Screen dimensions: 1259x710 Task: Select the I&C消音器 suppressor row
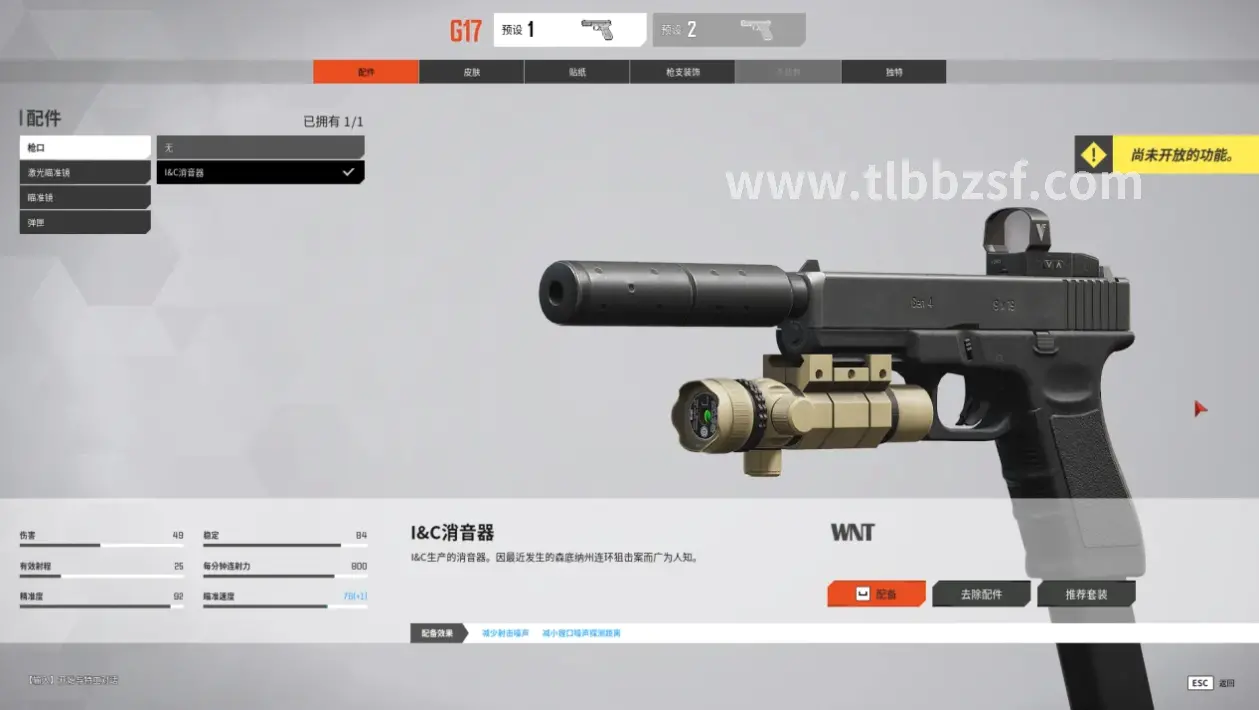pos(260,173)
